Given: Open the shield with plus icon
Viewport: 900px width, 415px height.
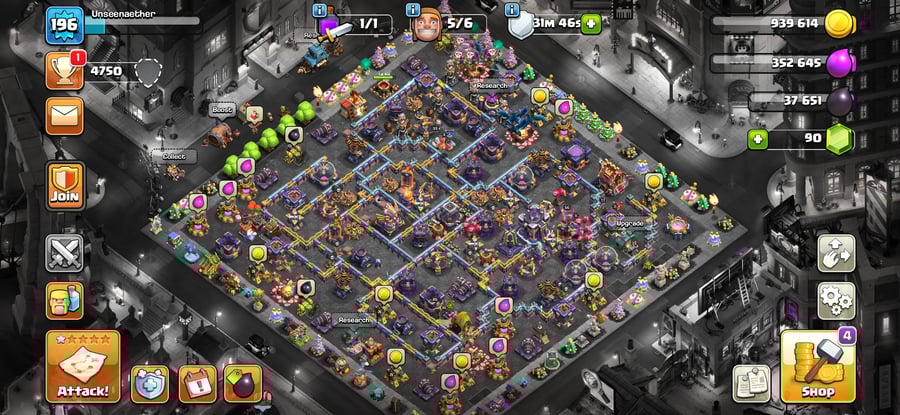Looking at the screenshot, I should 150,382.
